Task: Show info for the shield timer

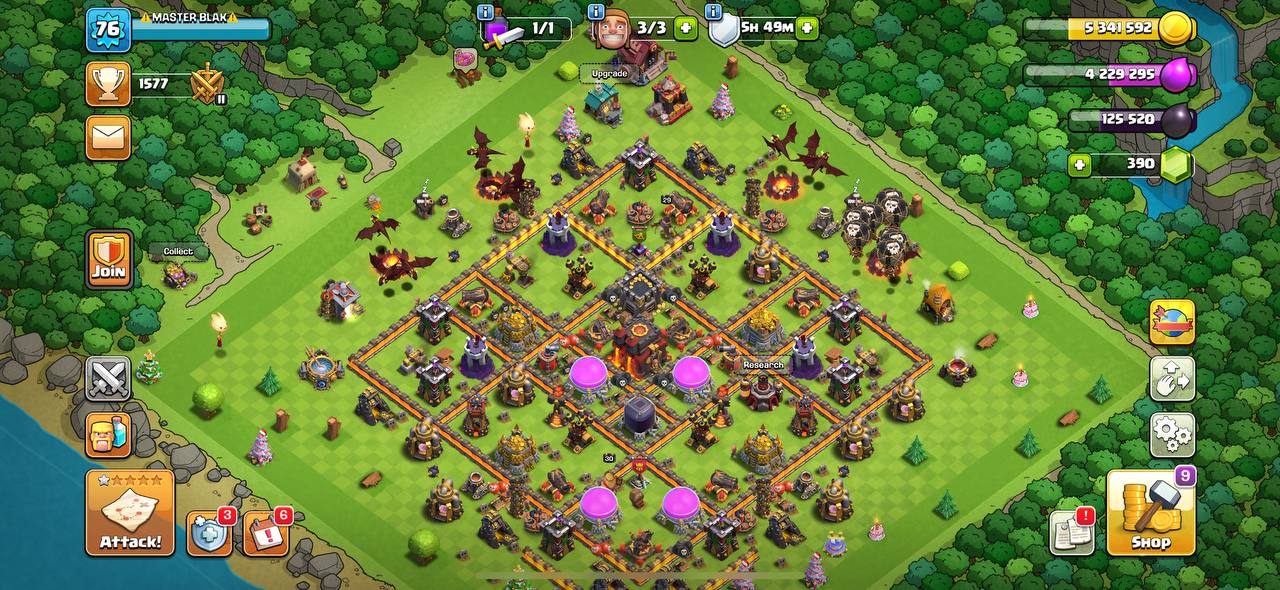Action: [714, 12]
